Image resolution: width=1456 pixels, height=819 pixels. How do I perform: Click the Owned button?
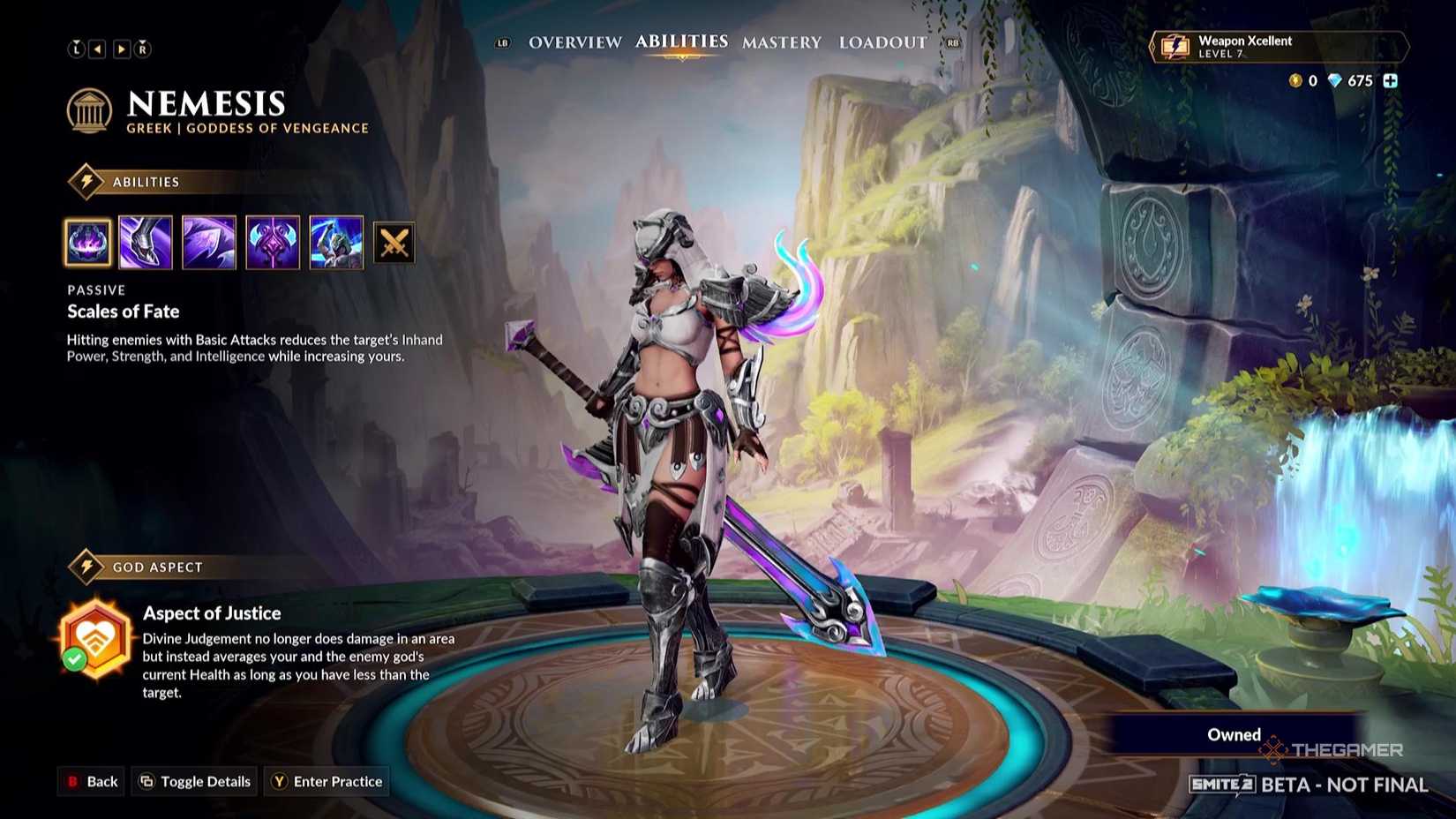click(1233, 733)
